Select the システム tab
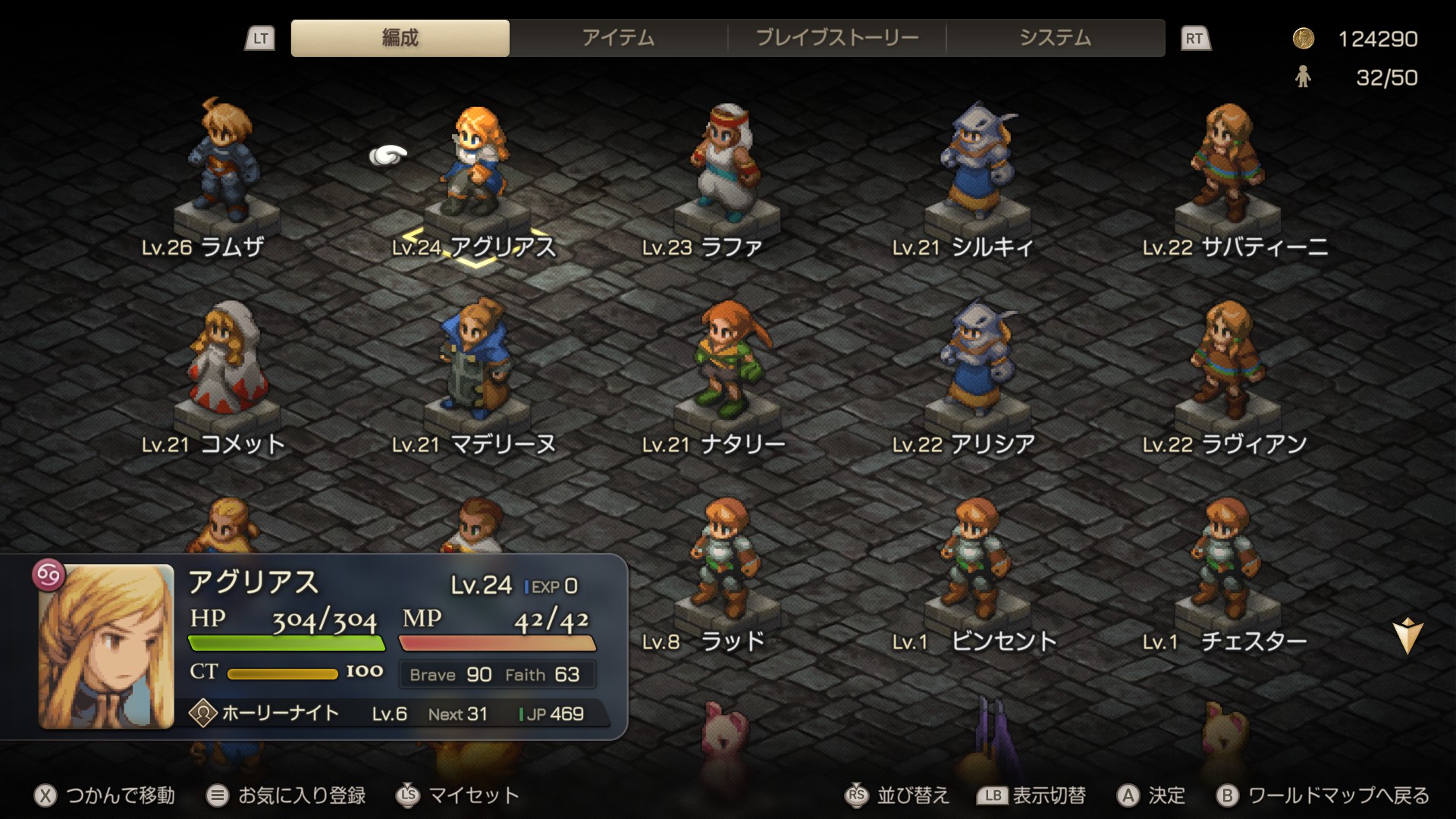The height and width of the screenshot is (819, 1456). point(1055,38)
